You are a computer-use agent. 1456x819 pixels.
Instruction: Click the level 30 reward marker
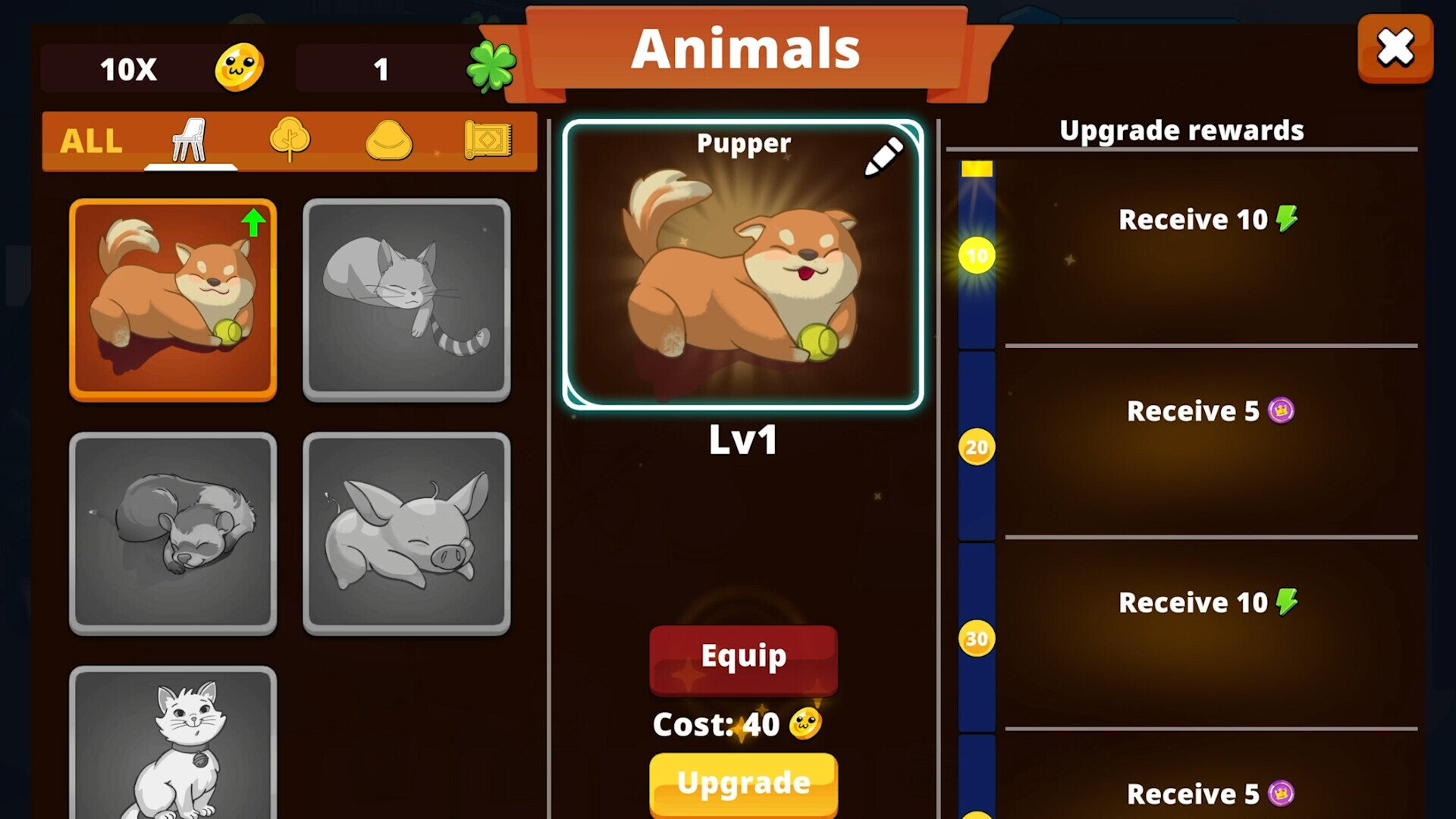977,639
